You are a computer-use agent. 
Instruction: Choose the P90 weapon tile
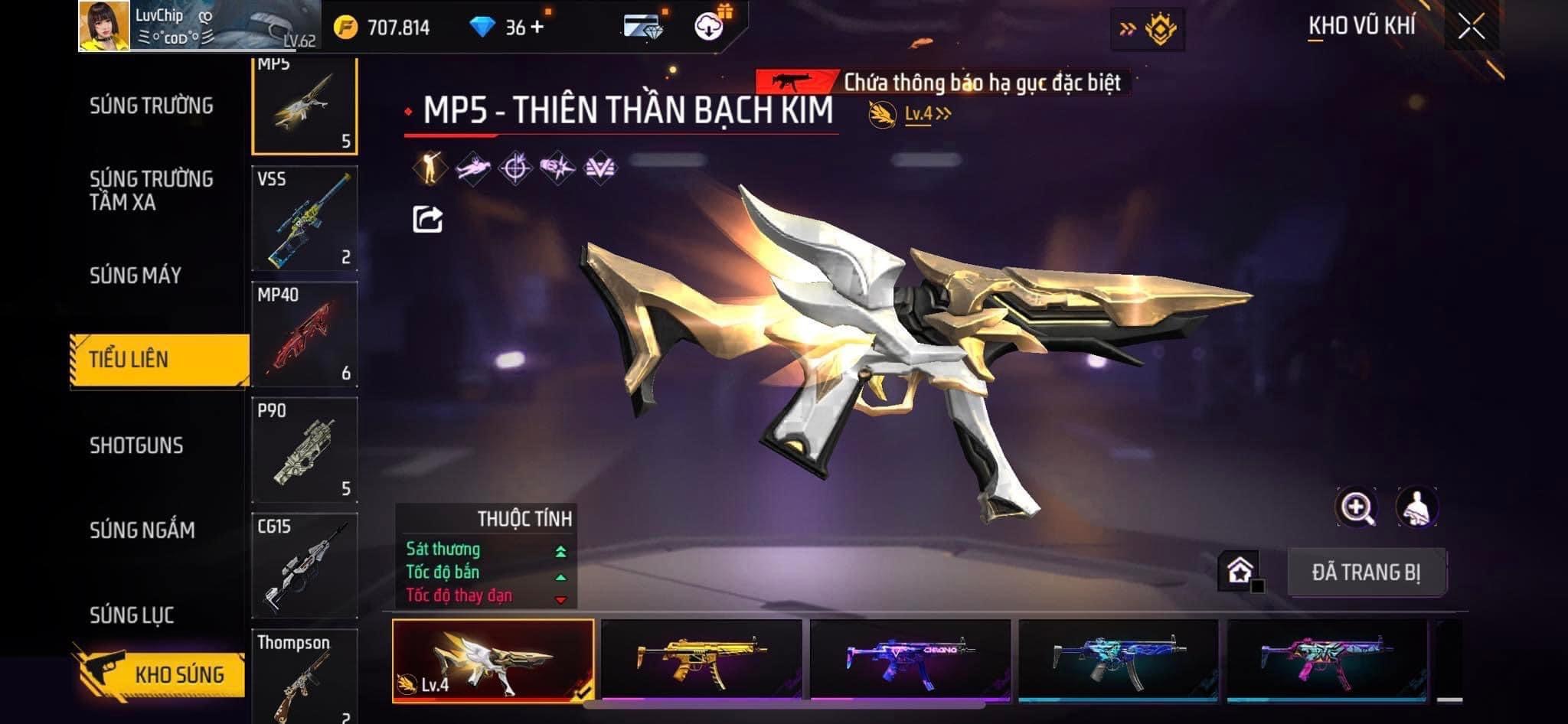[305, 450]
